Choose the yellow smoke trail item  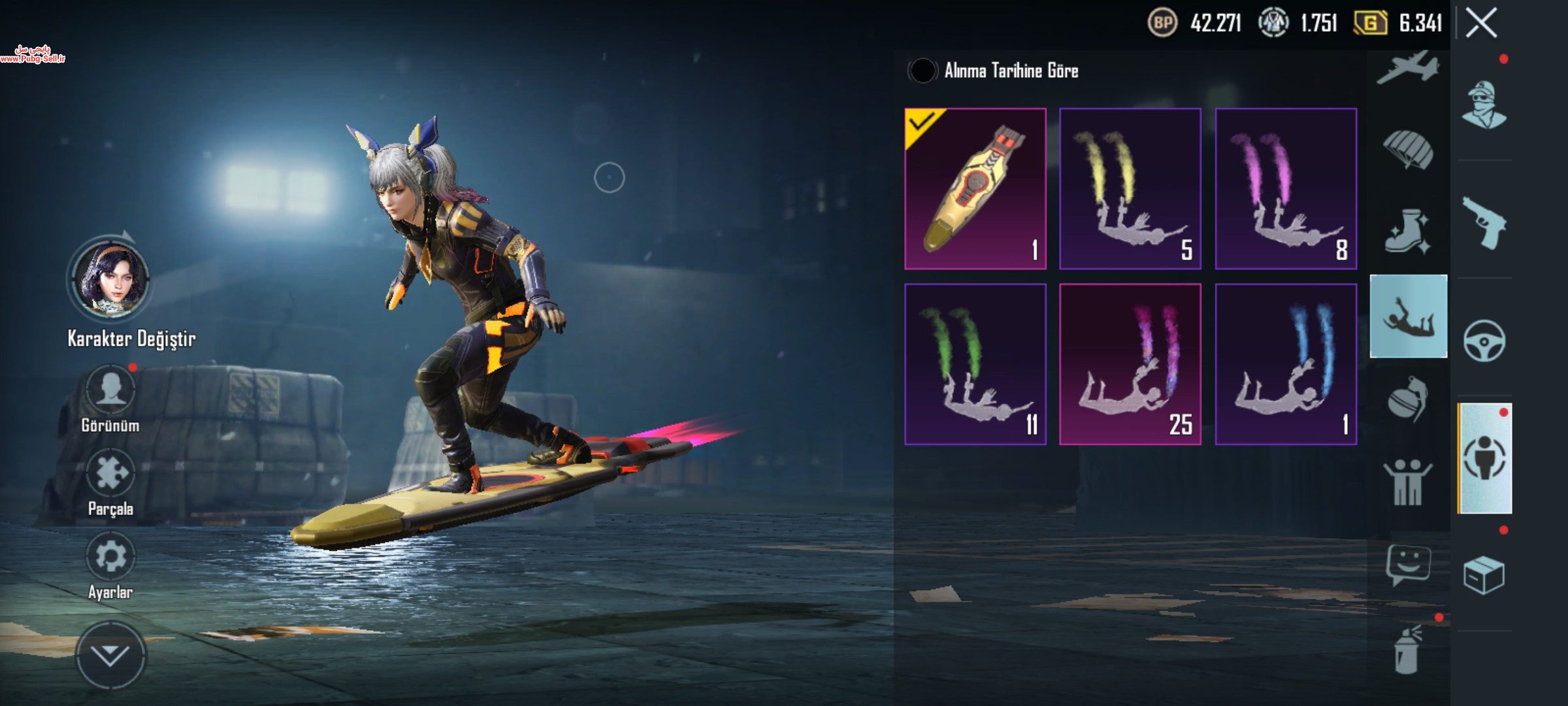pyautogui.click(x=1130, y=189)
